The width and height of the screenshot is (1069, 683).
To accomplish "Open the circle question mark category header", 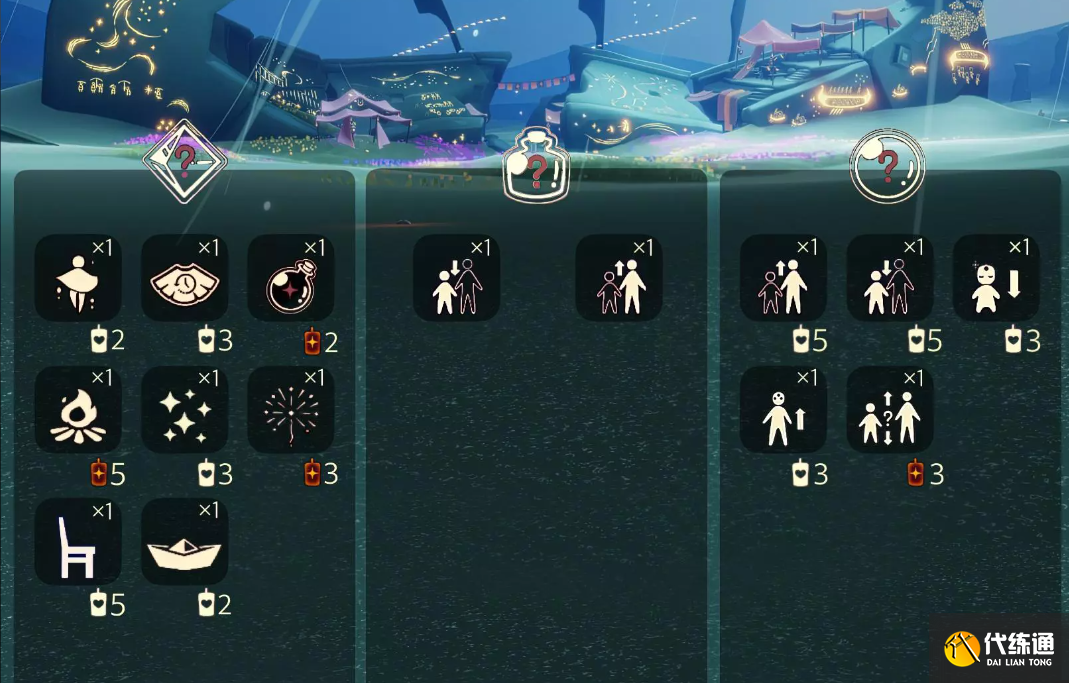I will [887, 167].
